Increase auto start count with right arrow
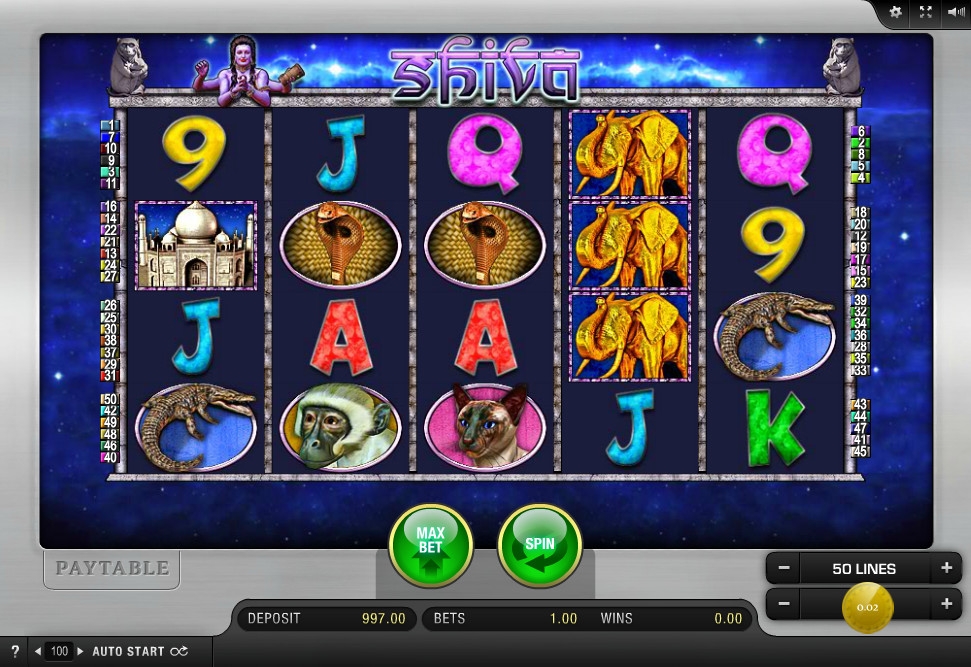 coord(81,651)
